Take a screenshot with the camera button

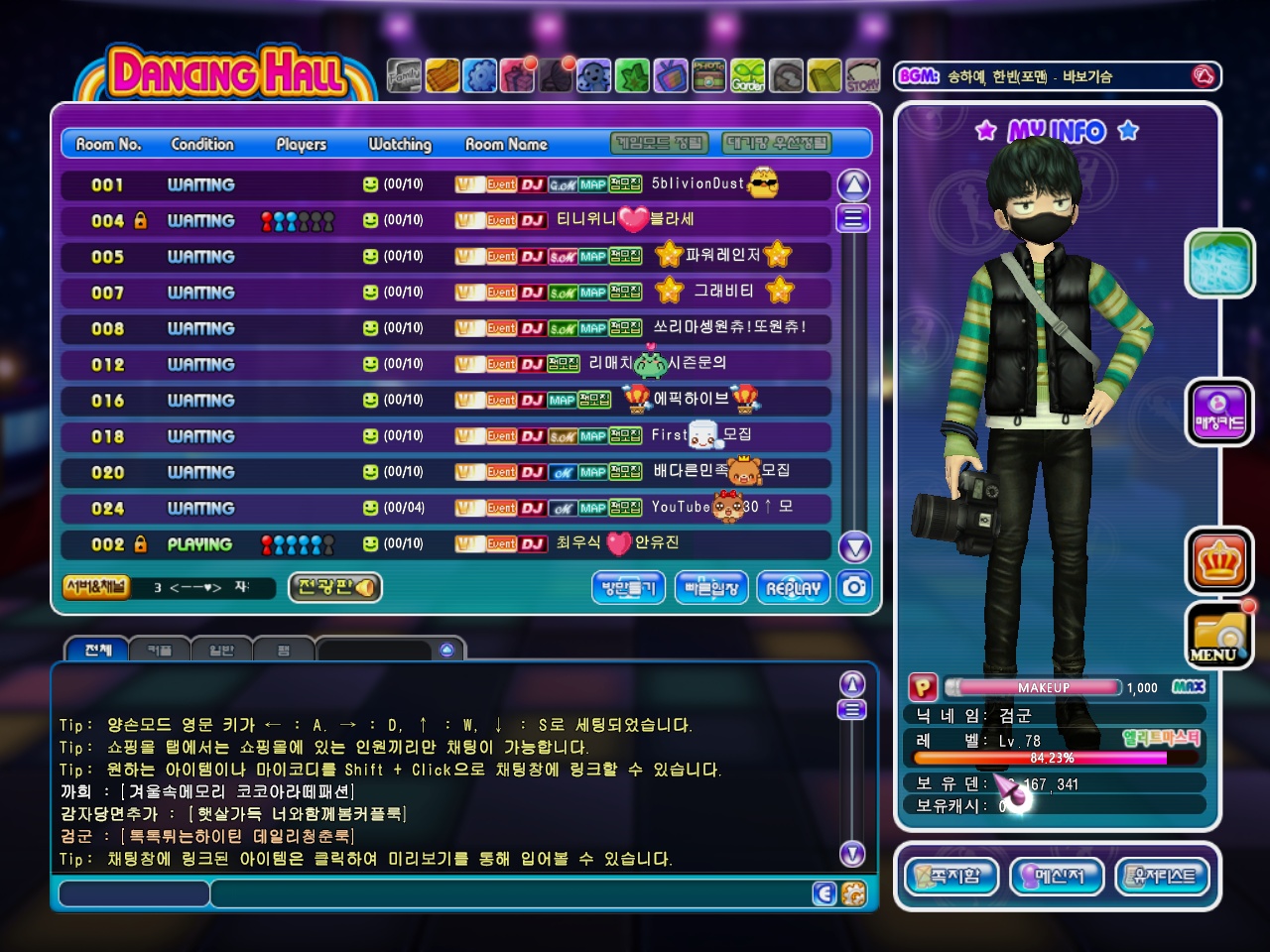click(x=854, y=587)
